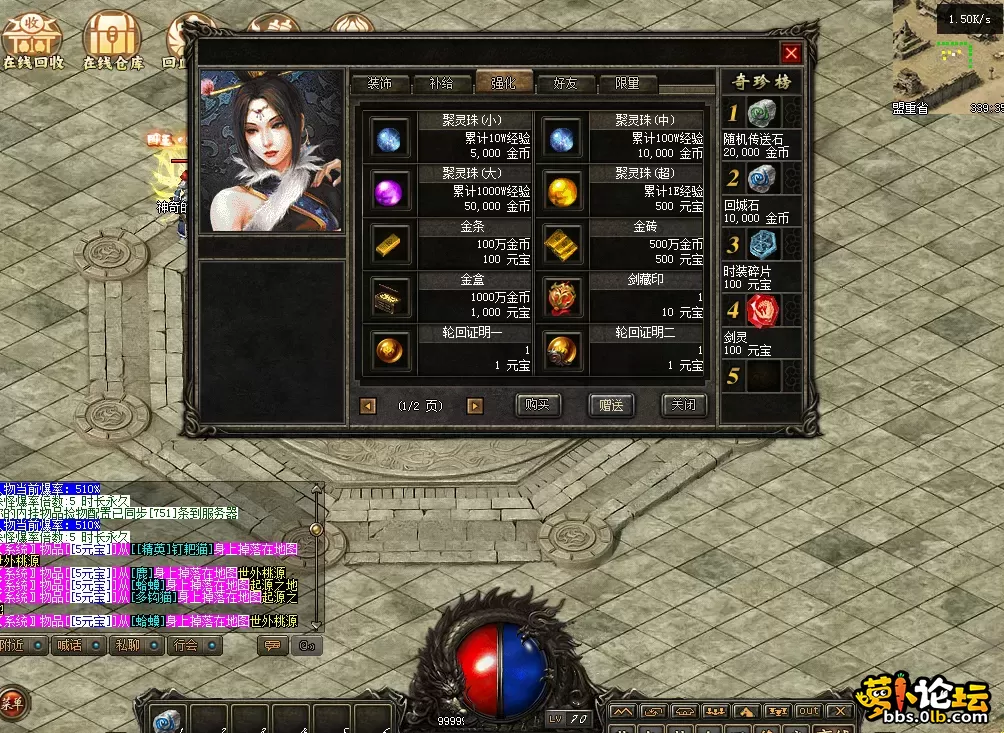Select the 好友 tab

point(566,84)
